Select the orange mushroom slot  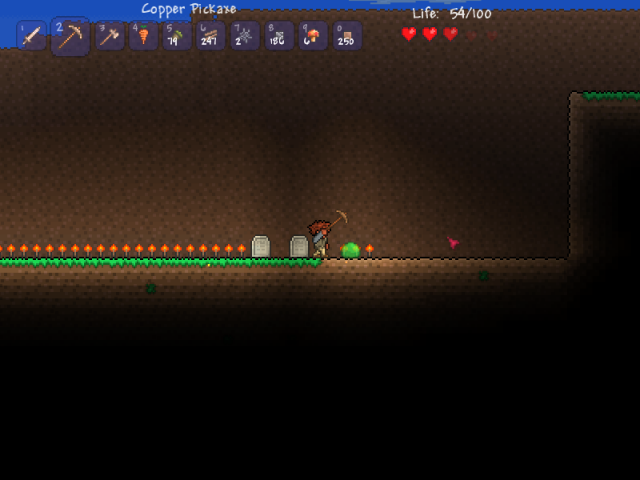[x=313, y=36]
